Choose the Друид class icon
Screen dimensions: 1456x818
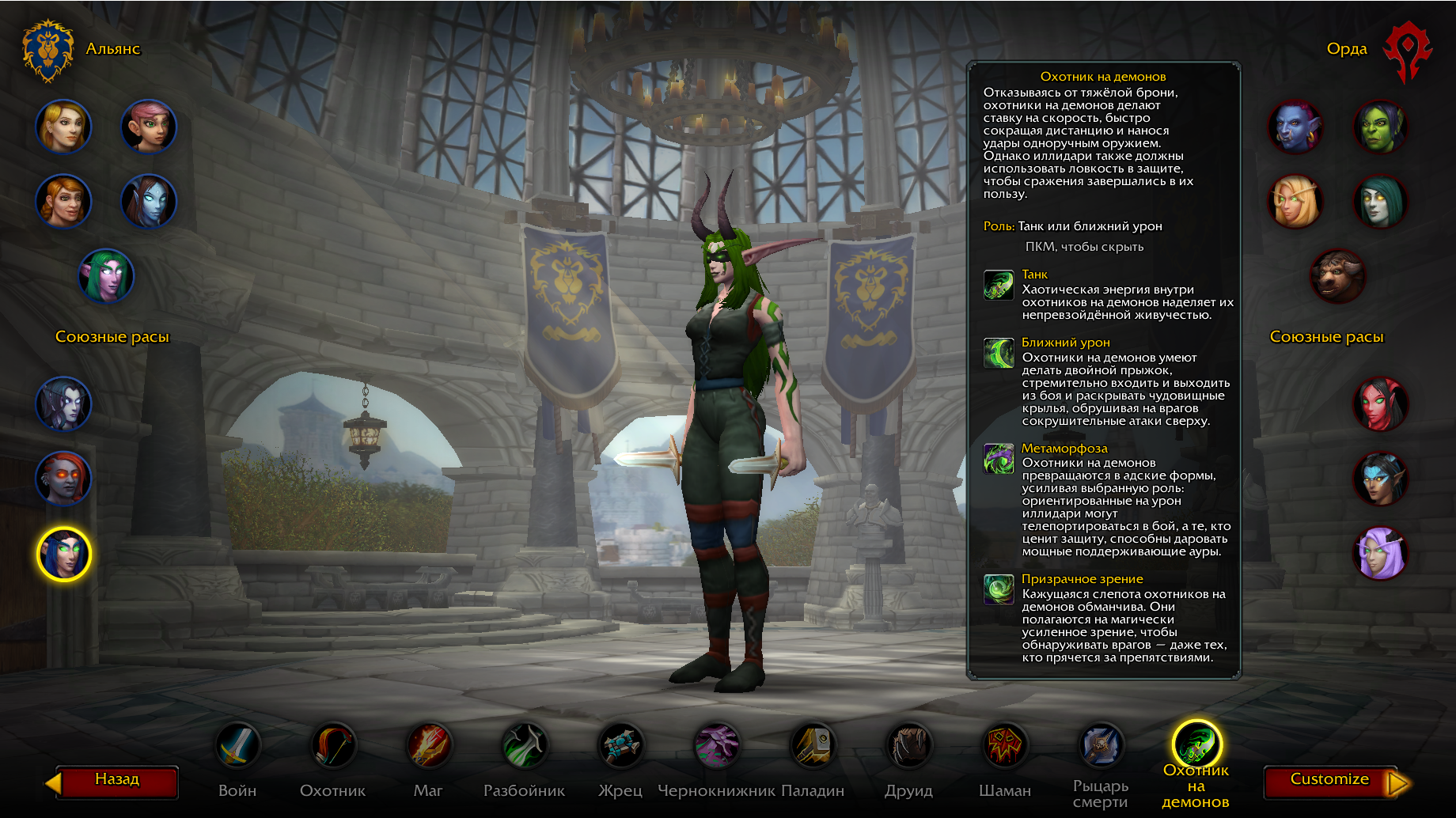tap(908, 746)
